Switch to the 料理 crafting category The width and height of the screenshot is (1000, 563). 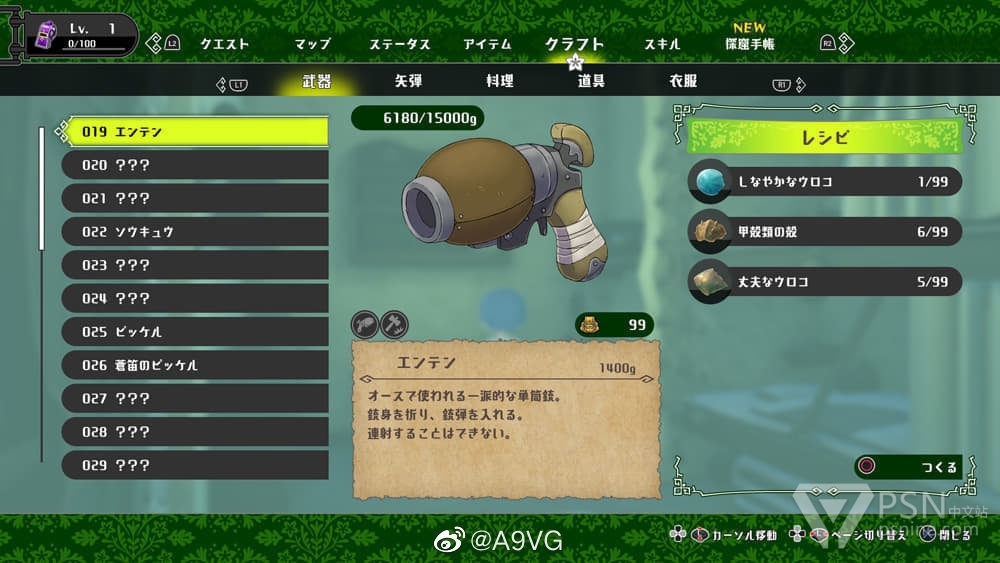click(499, 81)
